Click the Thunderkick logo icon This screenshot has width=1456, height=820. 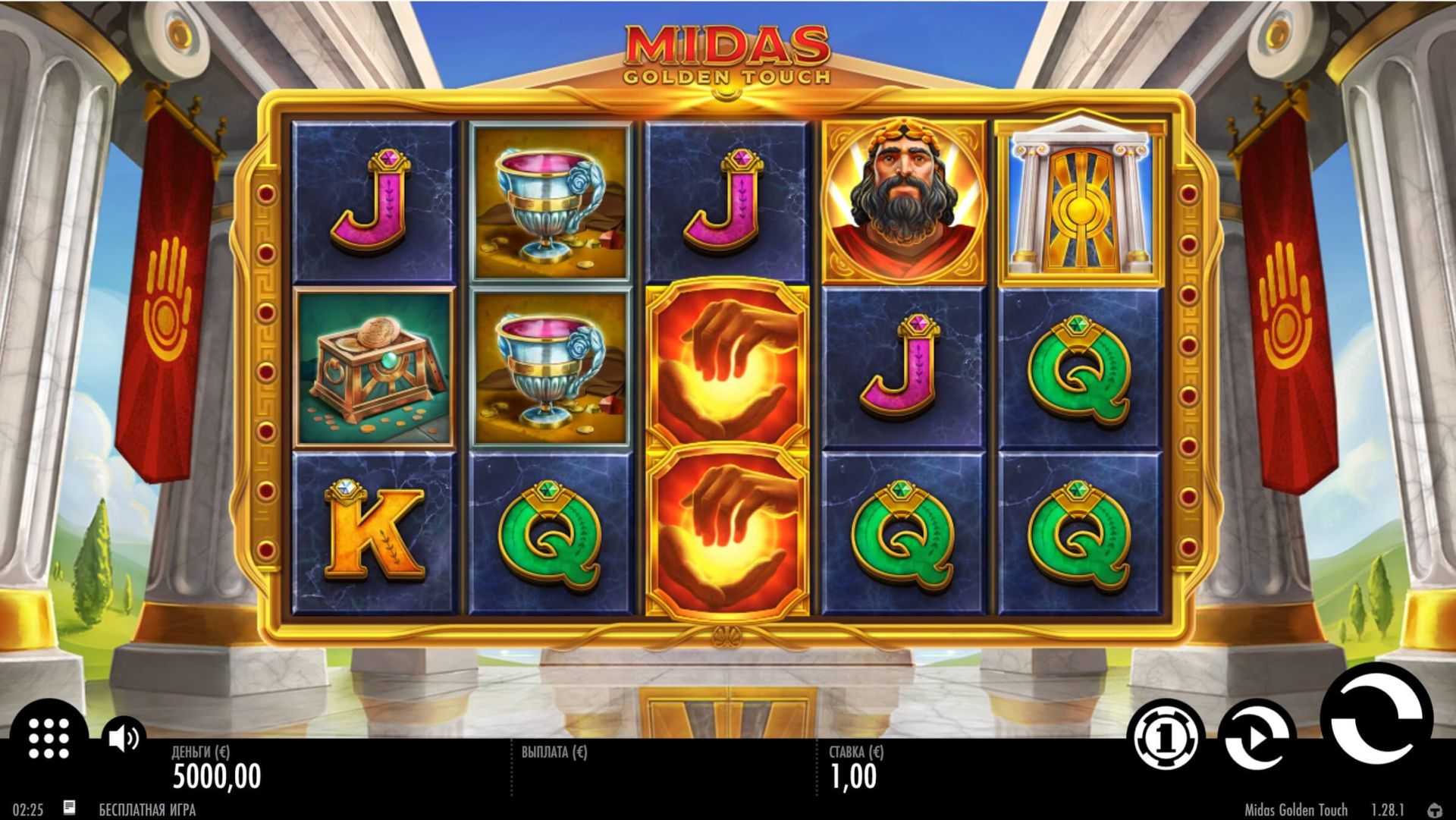(1435, 810)
